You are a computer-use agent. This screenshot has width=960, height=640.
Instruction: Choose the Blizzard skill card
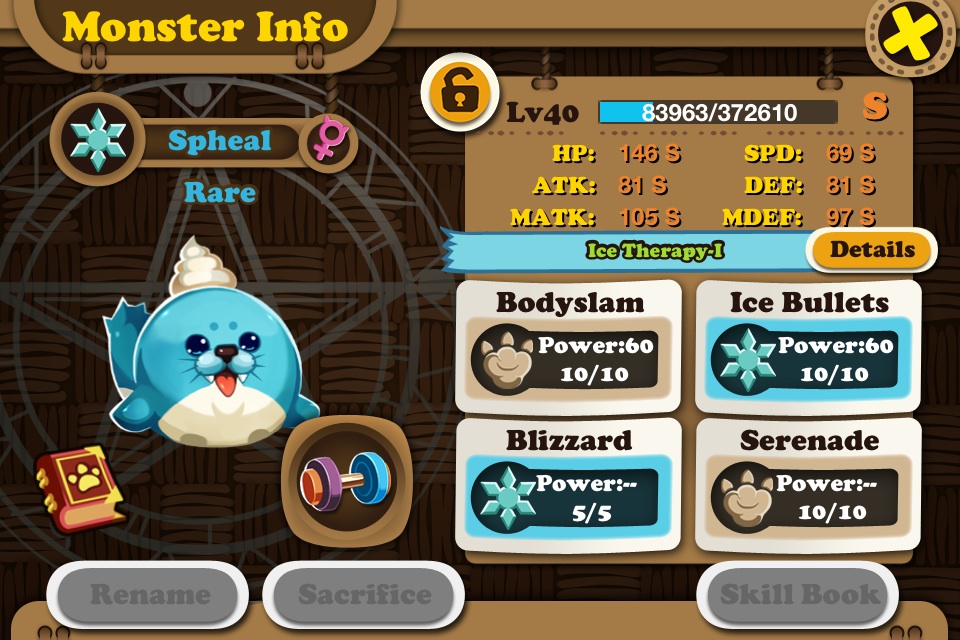point(568,485)
